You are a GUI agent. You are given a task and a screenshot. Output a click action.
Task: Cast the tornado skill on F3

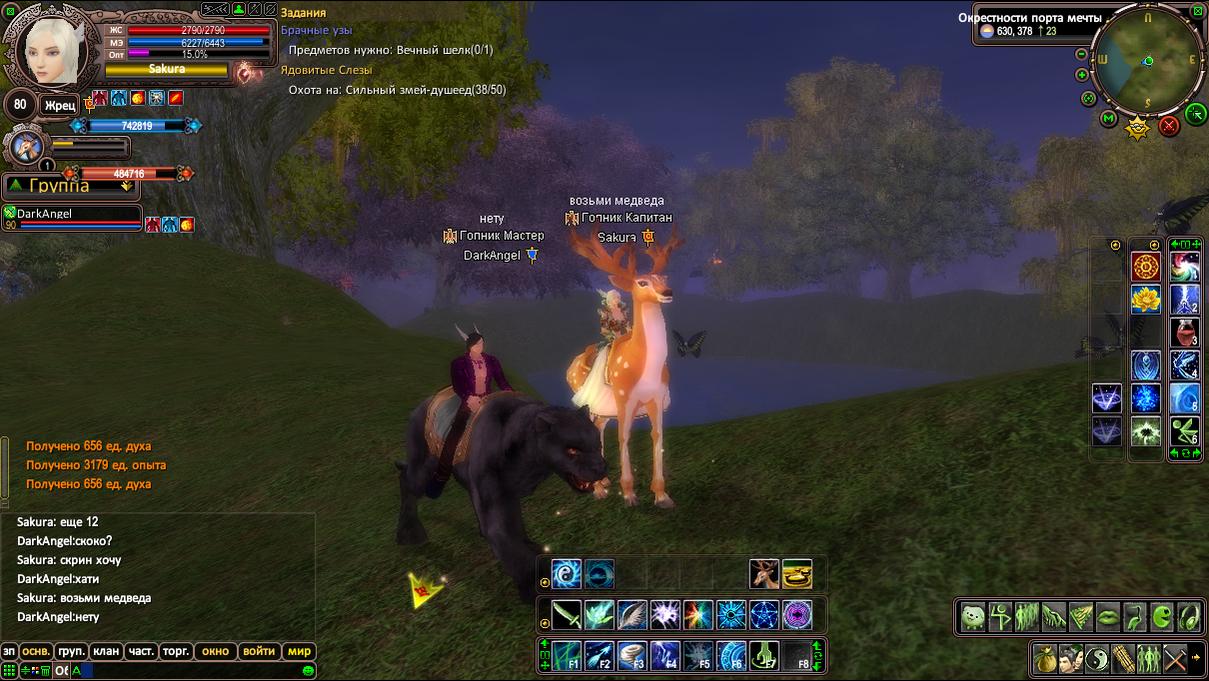pos(633,655)
